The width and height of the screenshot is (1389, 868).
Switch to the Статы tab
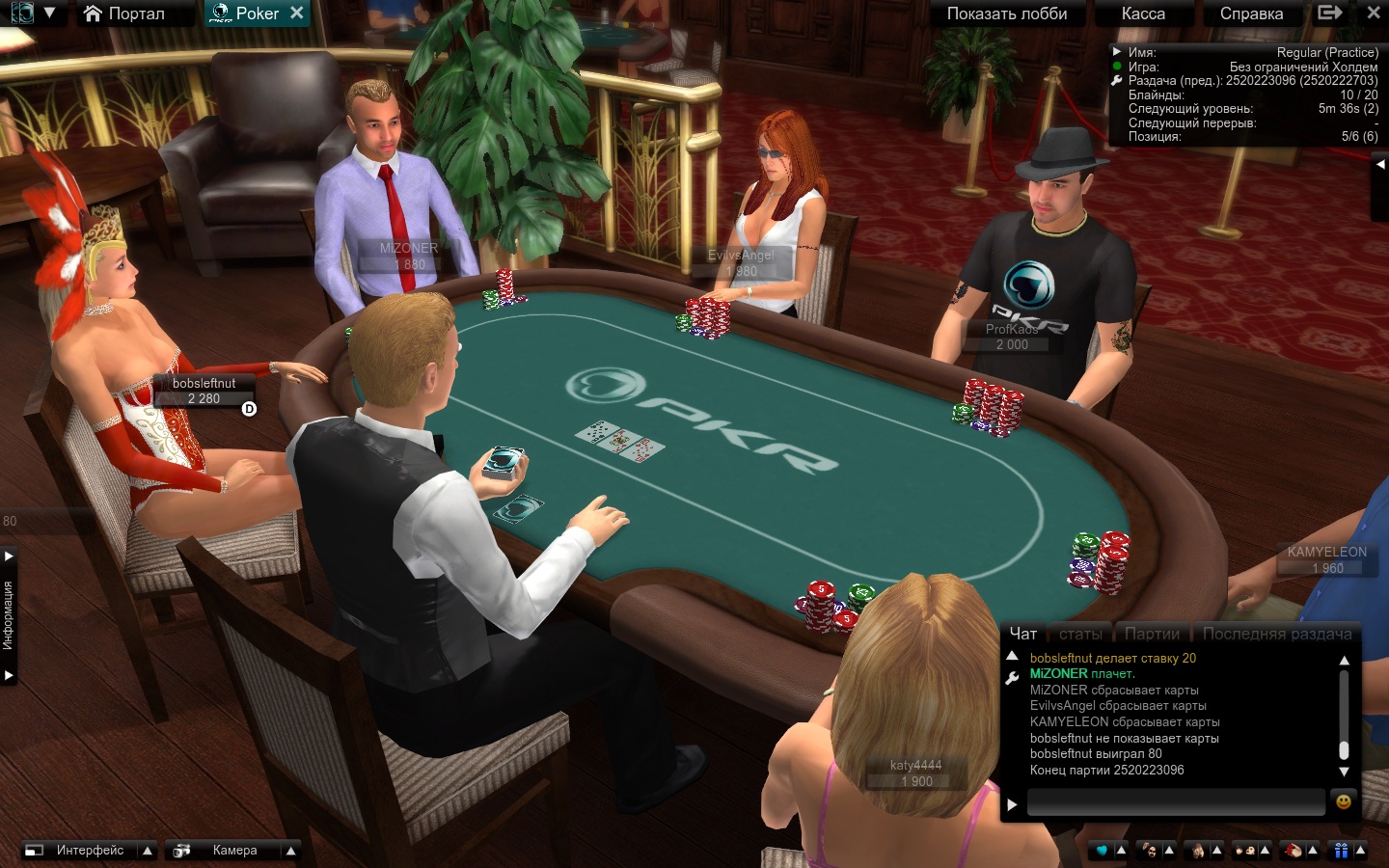click(1080, 634)
